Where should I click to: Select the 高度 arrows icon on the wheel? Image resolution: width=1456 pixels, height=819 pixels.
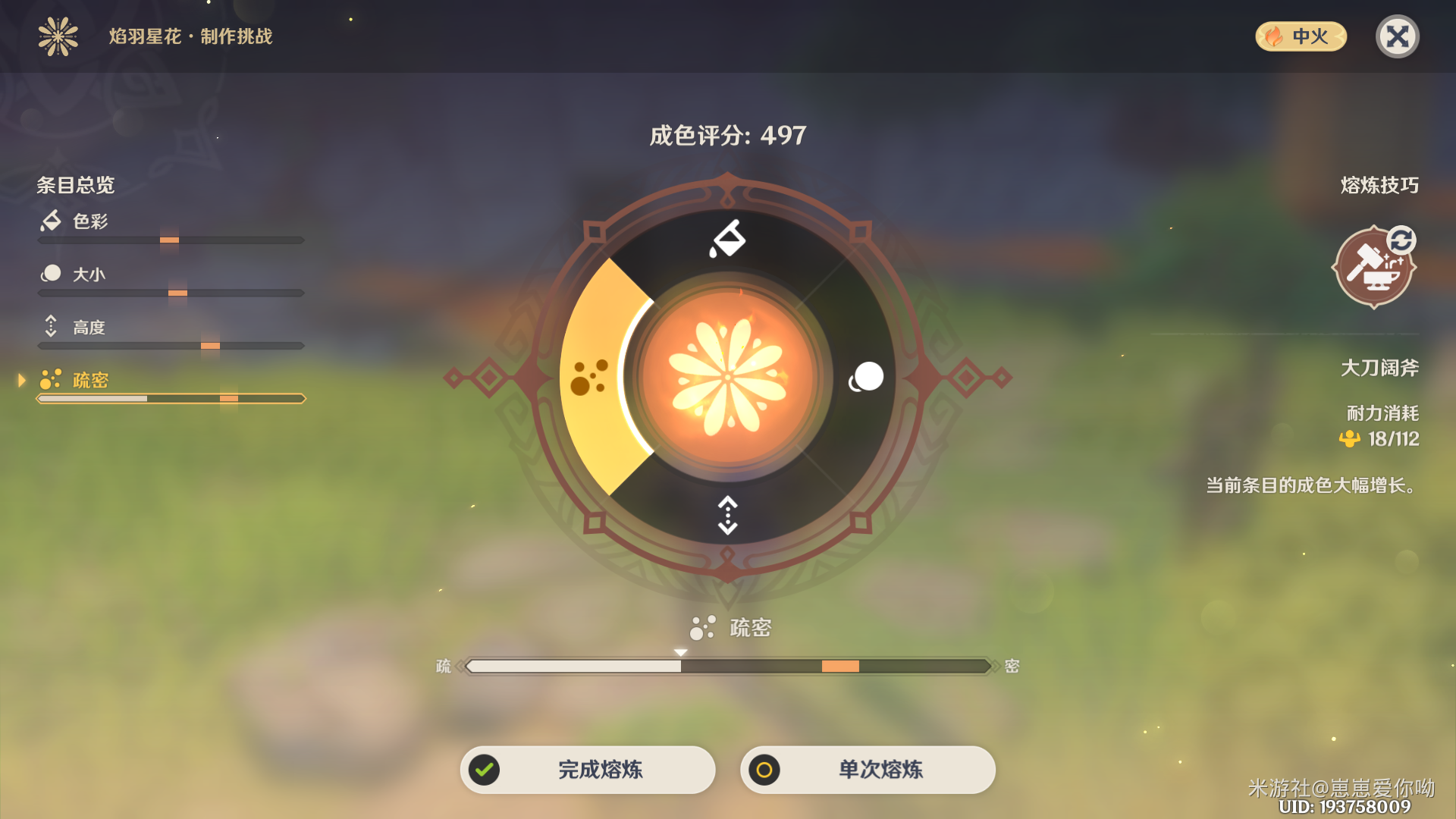pyautogui.click(x=726, y=516)
